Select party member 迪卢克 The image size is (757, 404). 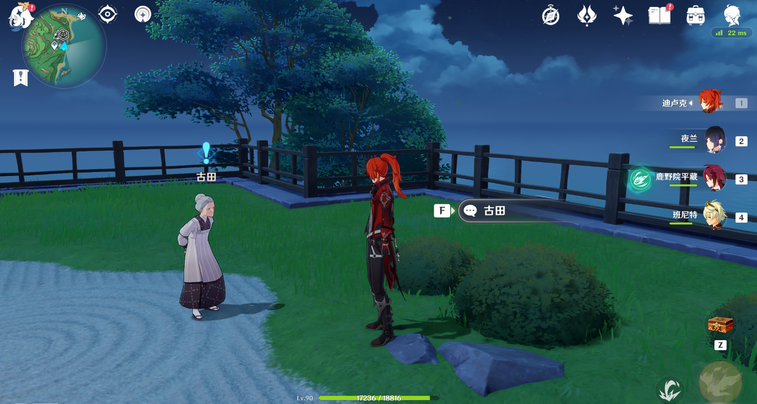point(711,102)
